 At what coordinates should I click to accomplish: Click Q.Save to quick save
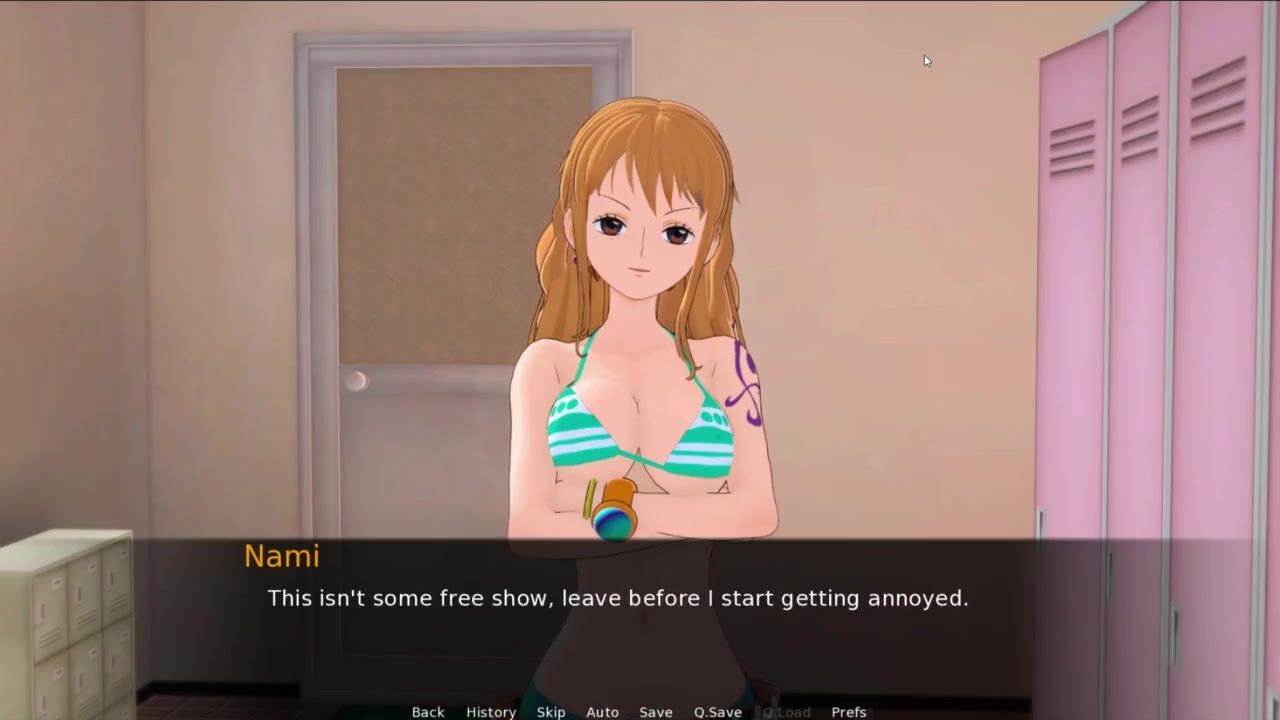(718, 712)
